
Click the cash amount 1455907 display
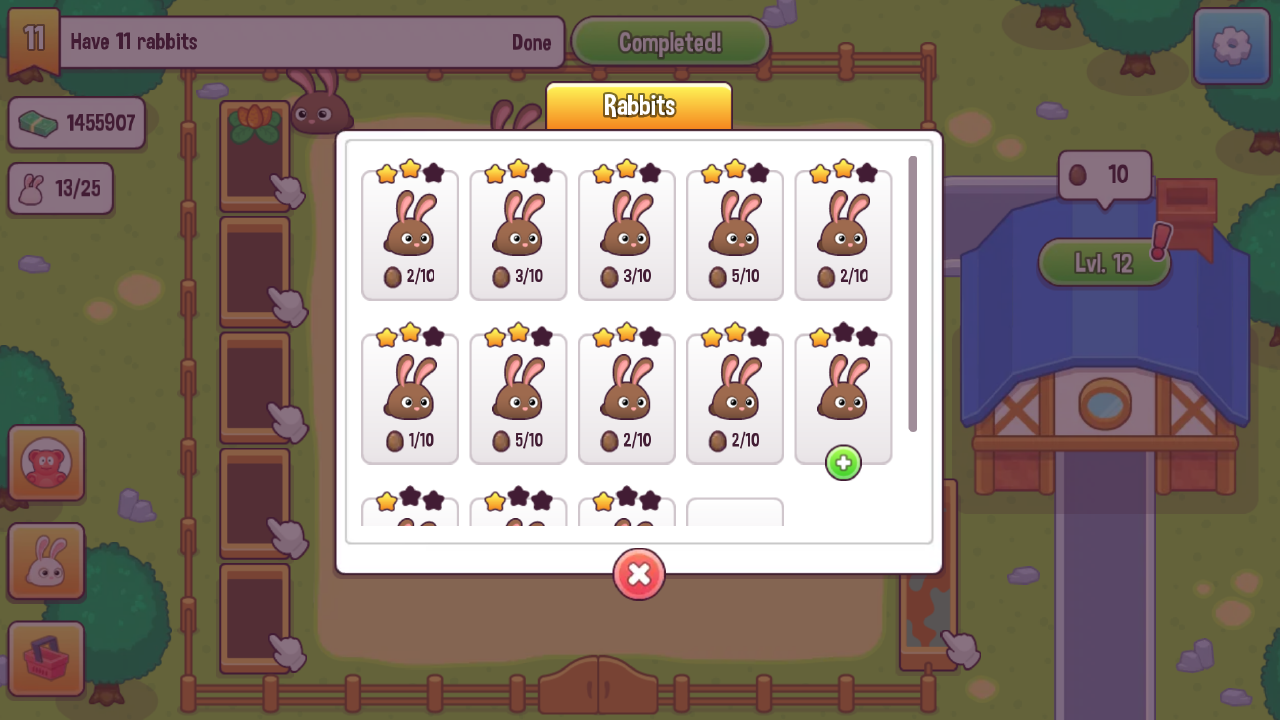77,122
